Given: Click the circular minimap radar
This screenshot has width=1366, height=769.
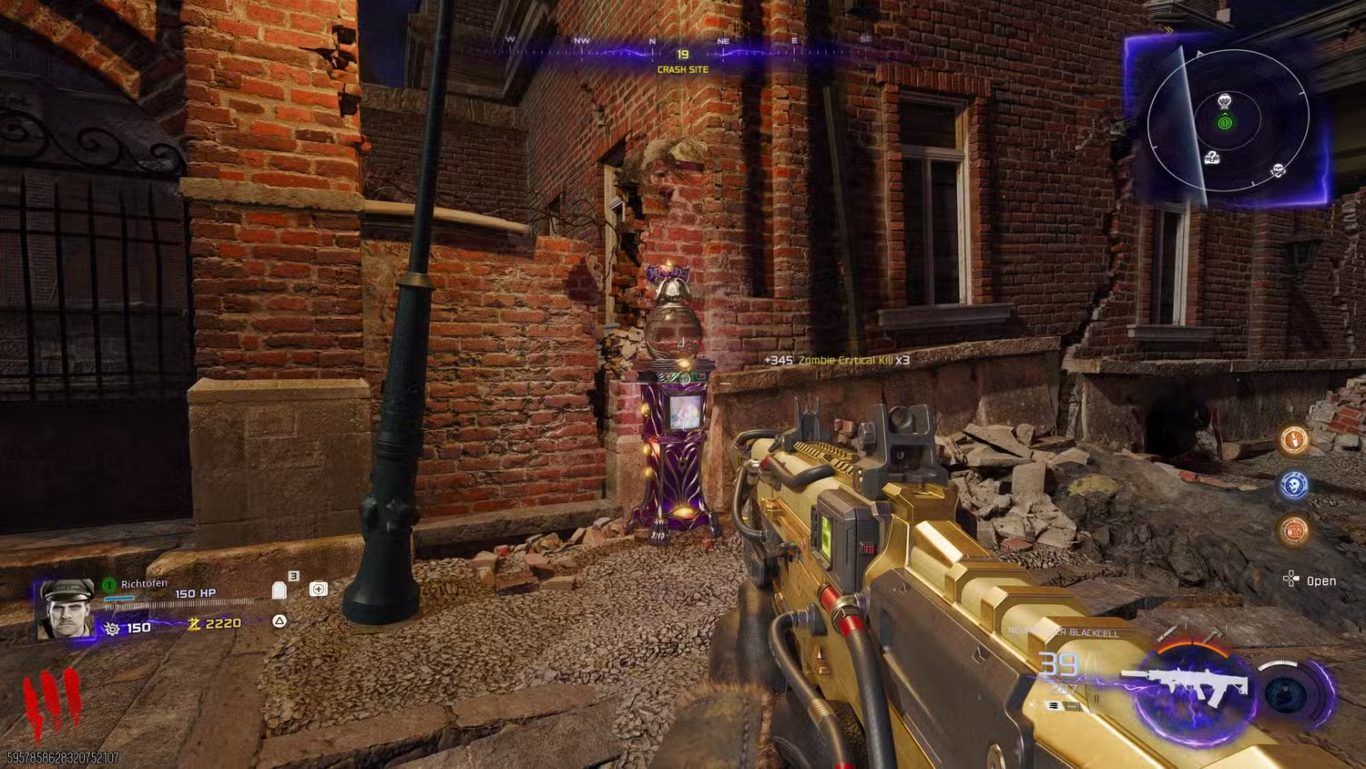Looking at the screenshot, I should tap(1228, 121).
